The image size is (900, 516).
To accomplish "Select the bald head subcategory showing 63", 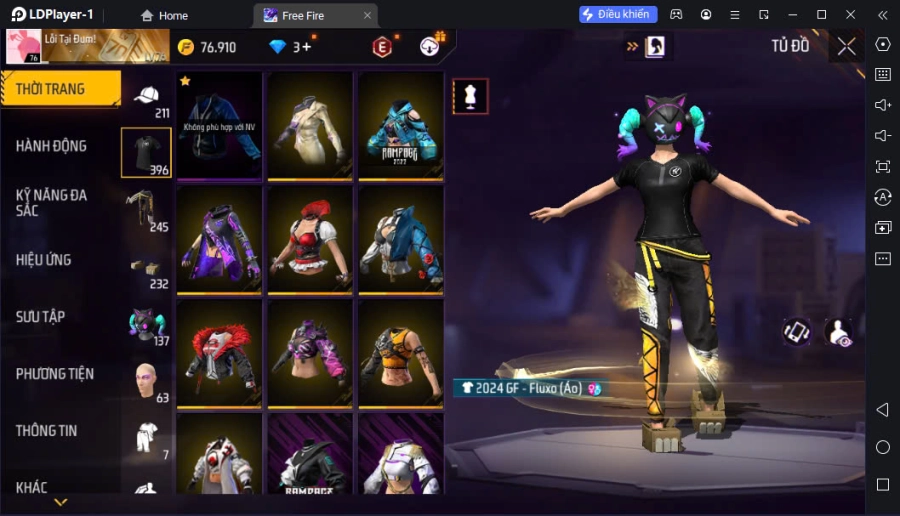I will 146,382.
